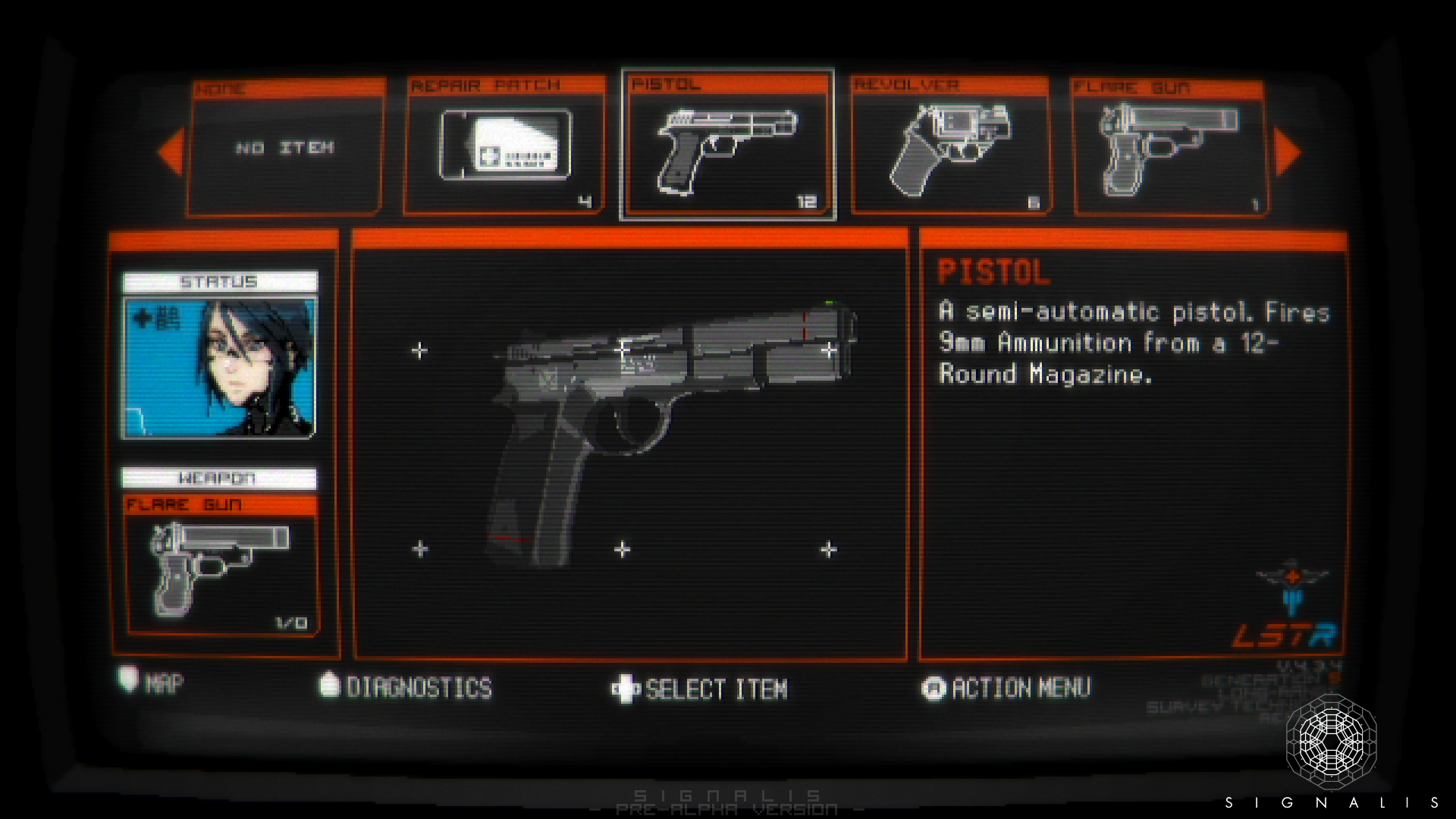Screen dimensions: 1456x819
Task: Open the character status portrait
Action: pos(219,367)
